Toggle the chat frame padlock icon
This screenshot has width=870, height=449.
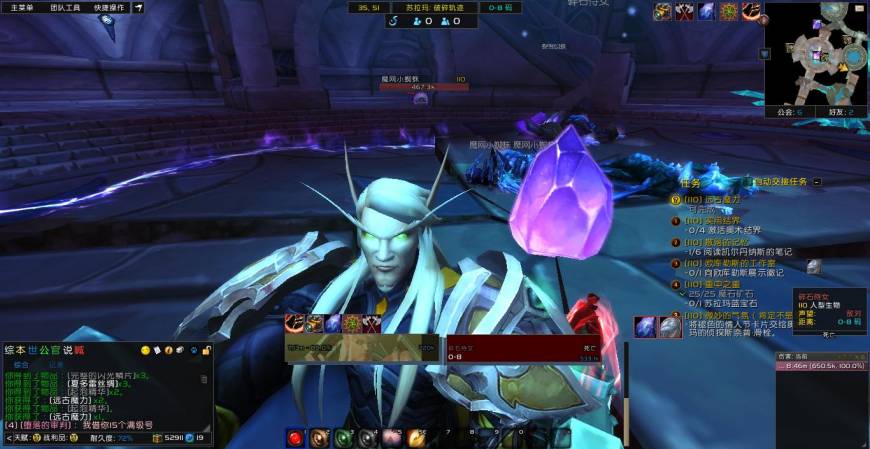tap(206, 350)
